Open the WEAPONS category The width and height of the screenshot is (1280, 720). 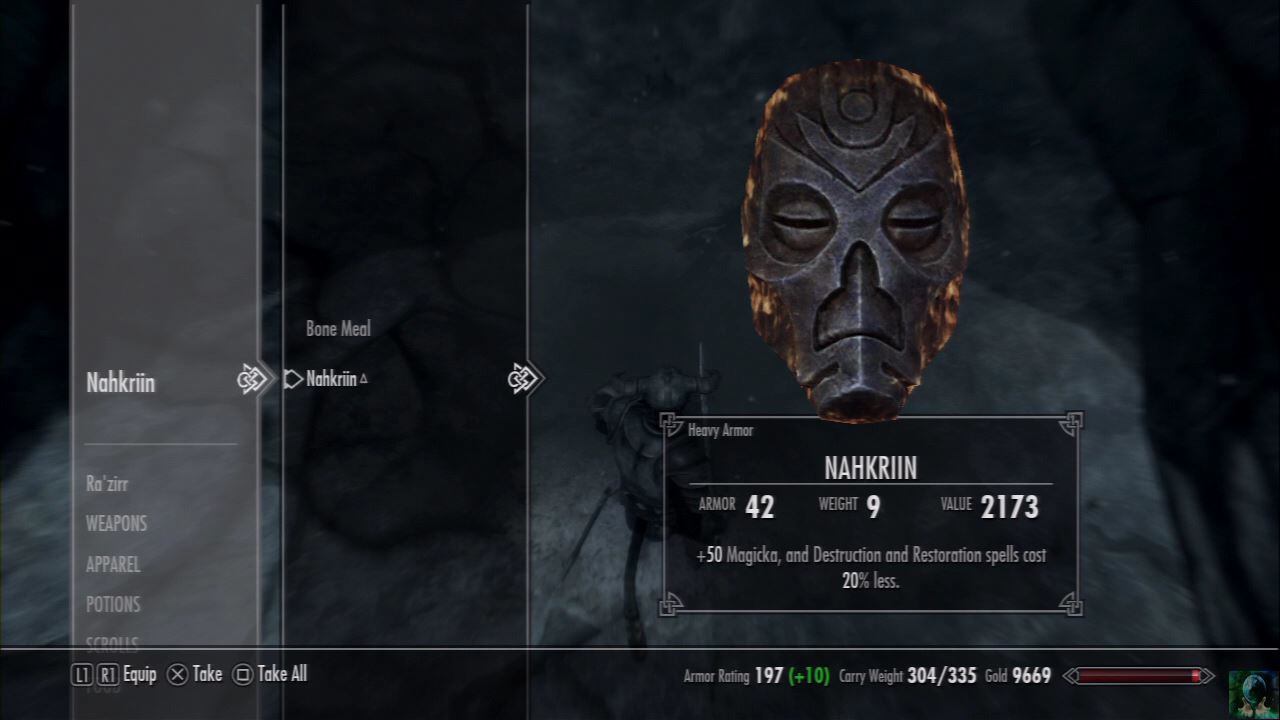116,524
